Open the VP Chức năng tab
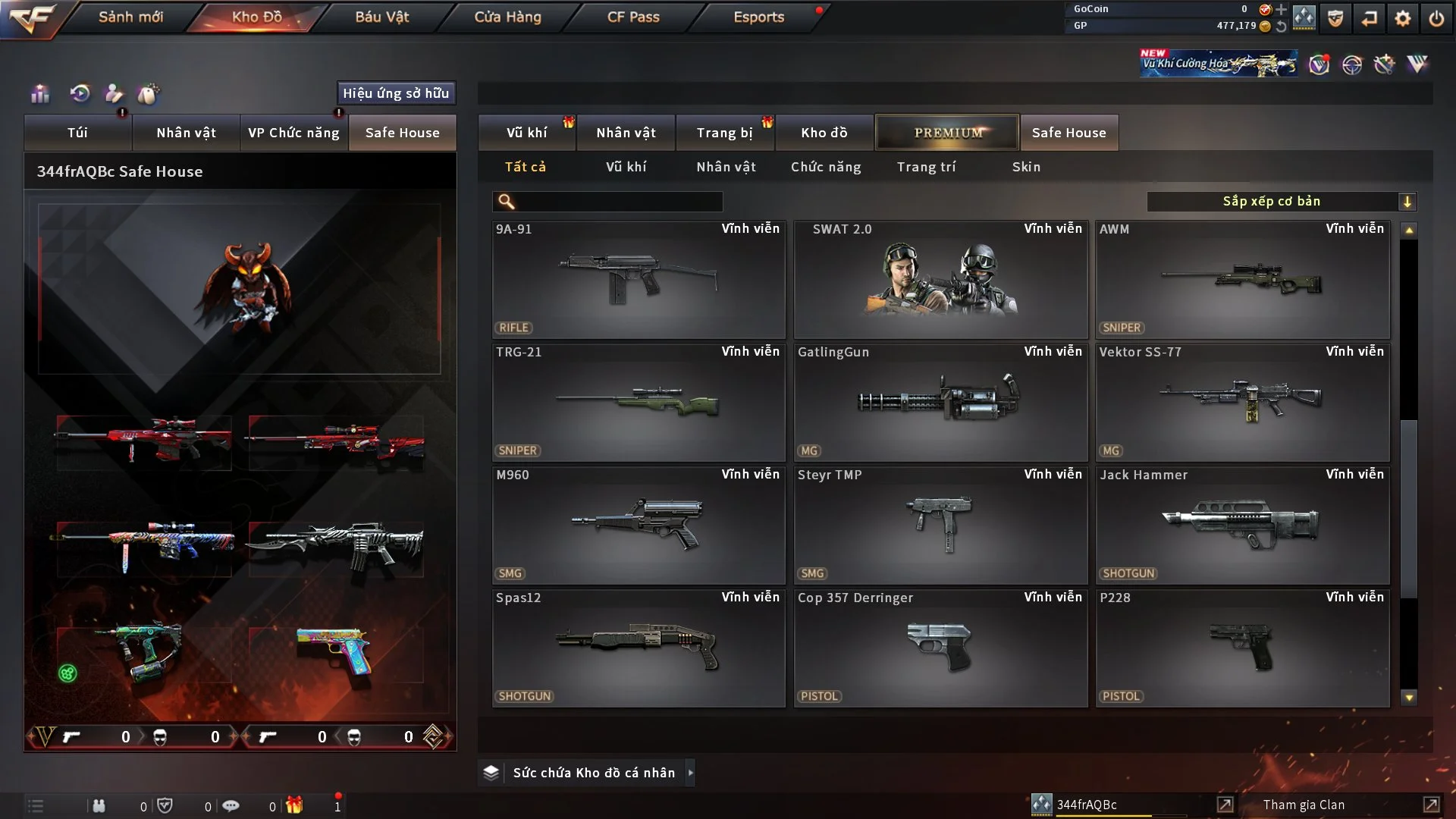The image size is (1456, 819). pos(293,133)
